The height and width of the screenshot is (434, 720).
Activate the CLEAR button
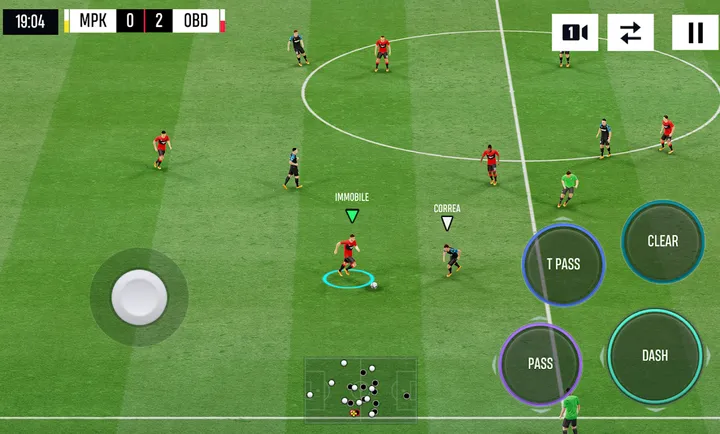click(x=662, y=241)
